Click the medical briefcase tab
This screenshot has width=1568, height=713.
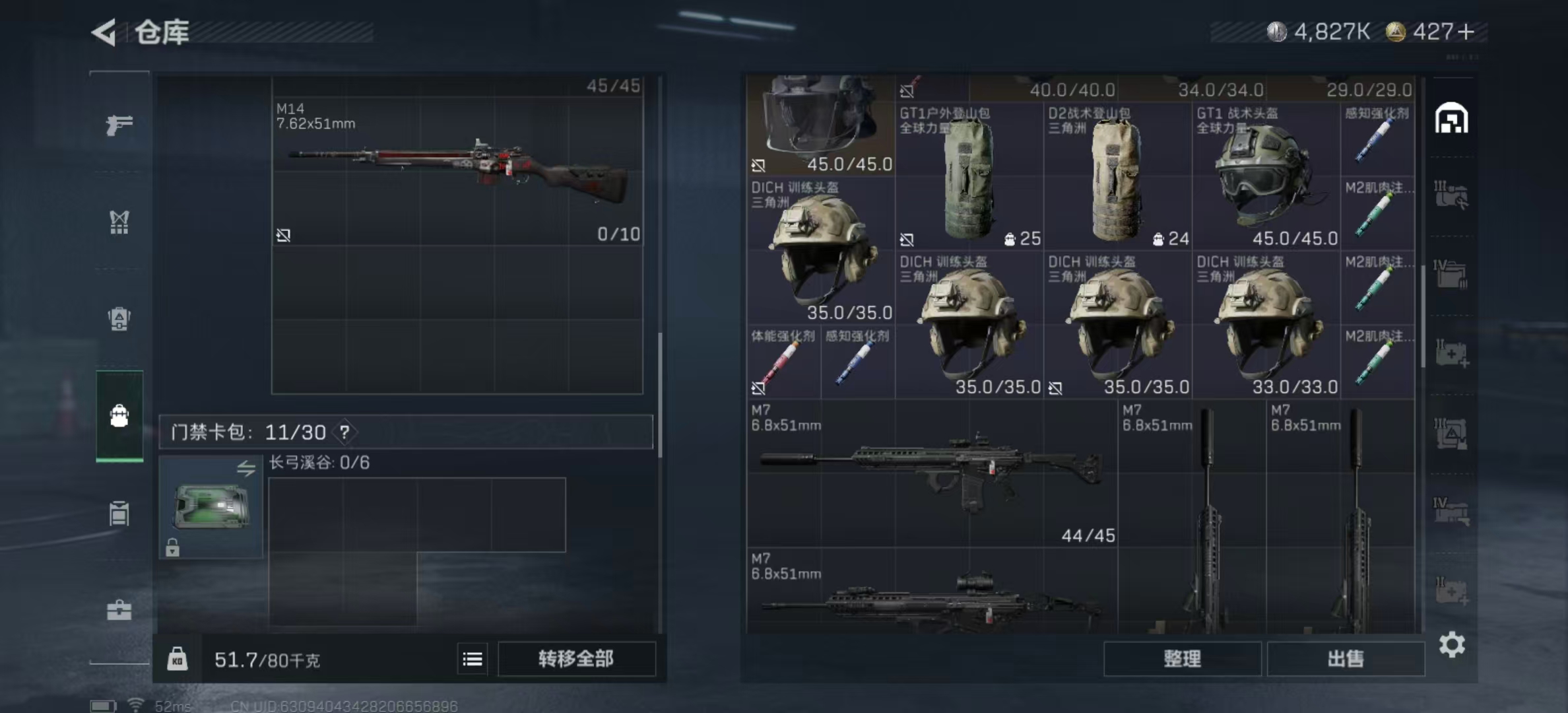click(x=119, y=610)
